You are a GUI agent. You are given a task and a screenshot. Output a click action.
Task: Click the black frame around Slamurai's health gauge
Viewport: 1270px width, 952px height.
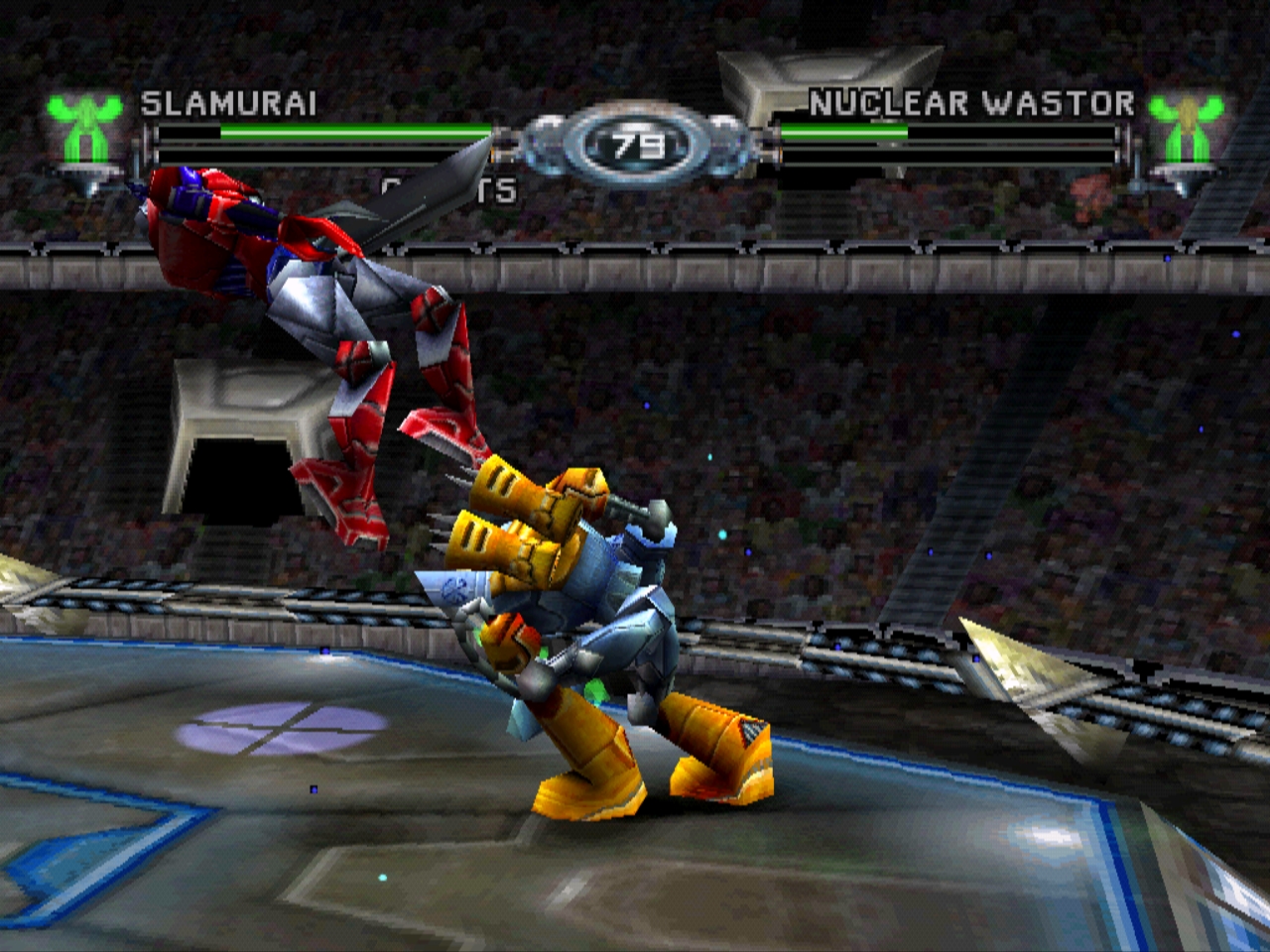pos(327,156)
